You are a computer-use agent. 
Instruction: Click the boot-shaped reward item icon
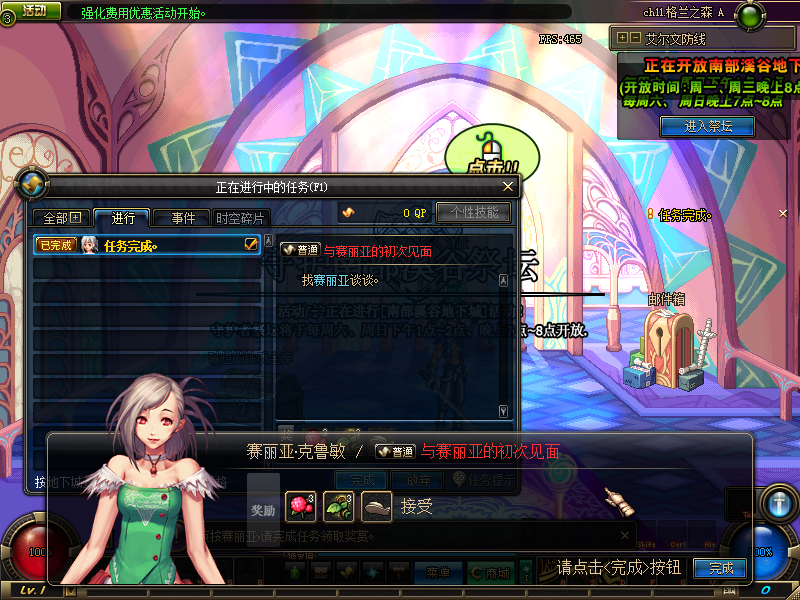point(376,507)
